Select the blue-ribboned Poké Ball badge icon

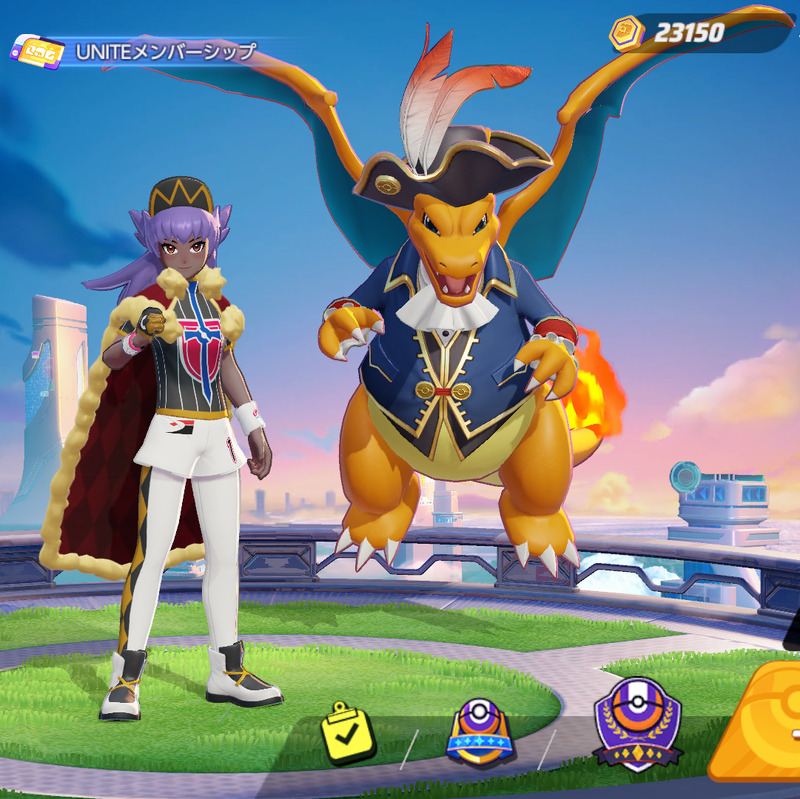point(479,733)
